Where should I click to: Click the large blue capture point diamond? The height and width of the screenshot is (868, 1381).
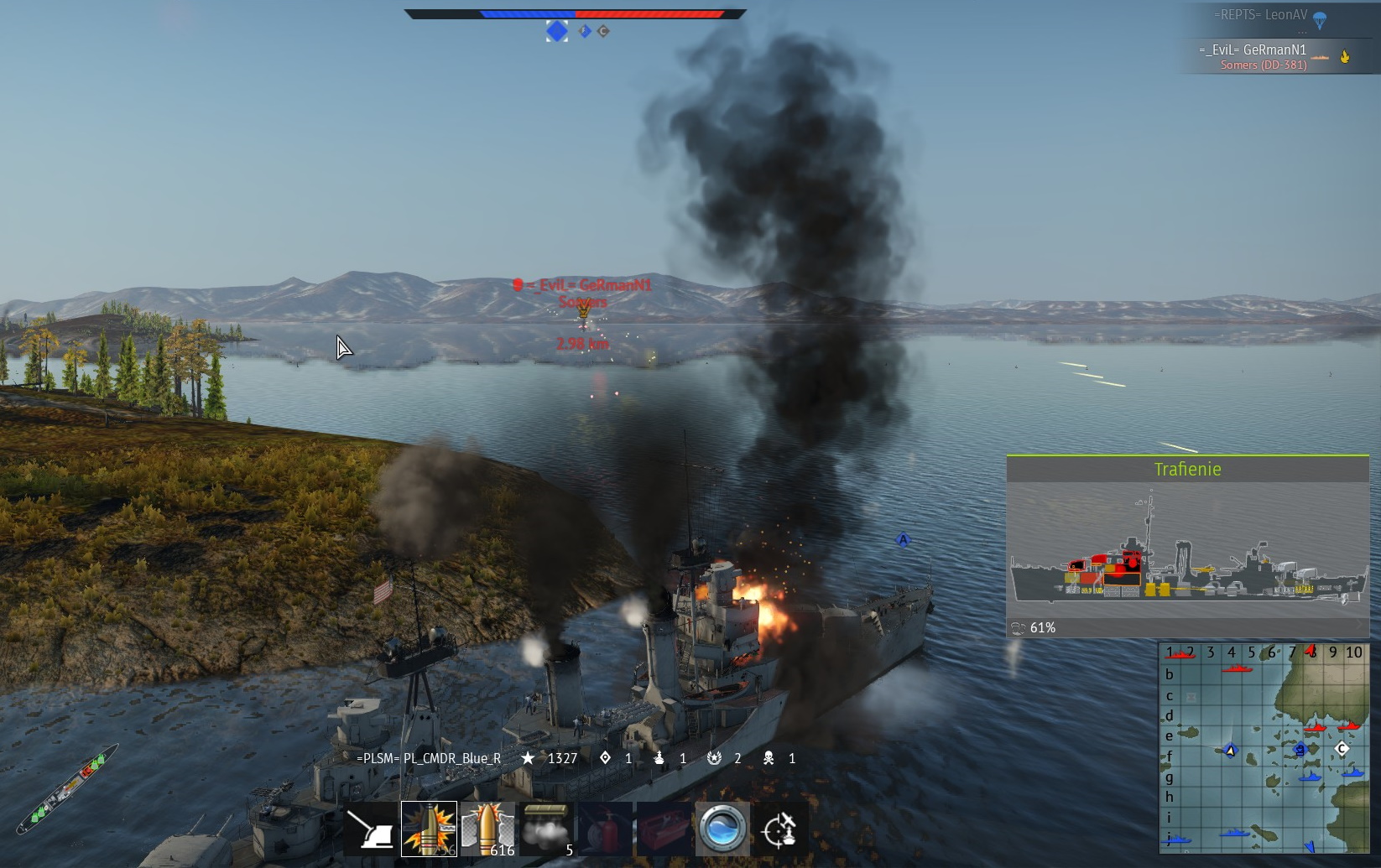pos(557,31)
